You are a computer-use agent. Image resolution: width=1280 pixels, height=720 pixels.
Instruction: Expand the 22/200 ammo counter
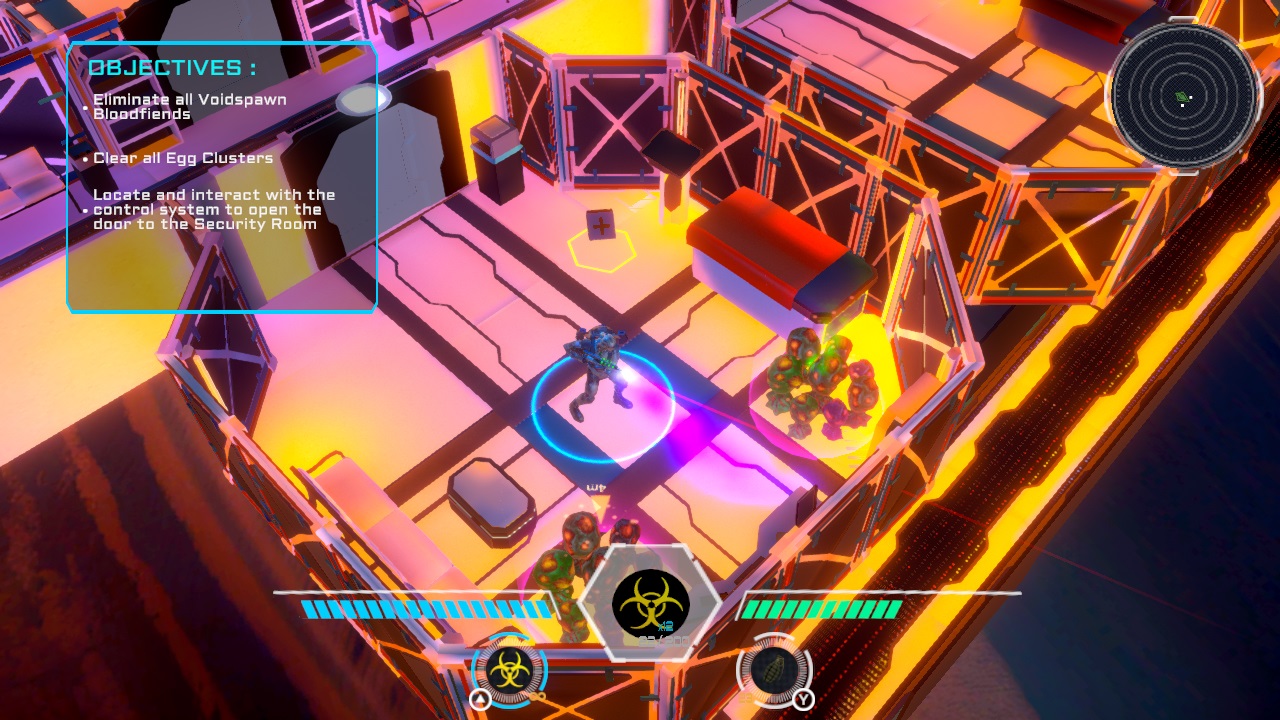(x=662, y=640)
